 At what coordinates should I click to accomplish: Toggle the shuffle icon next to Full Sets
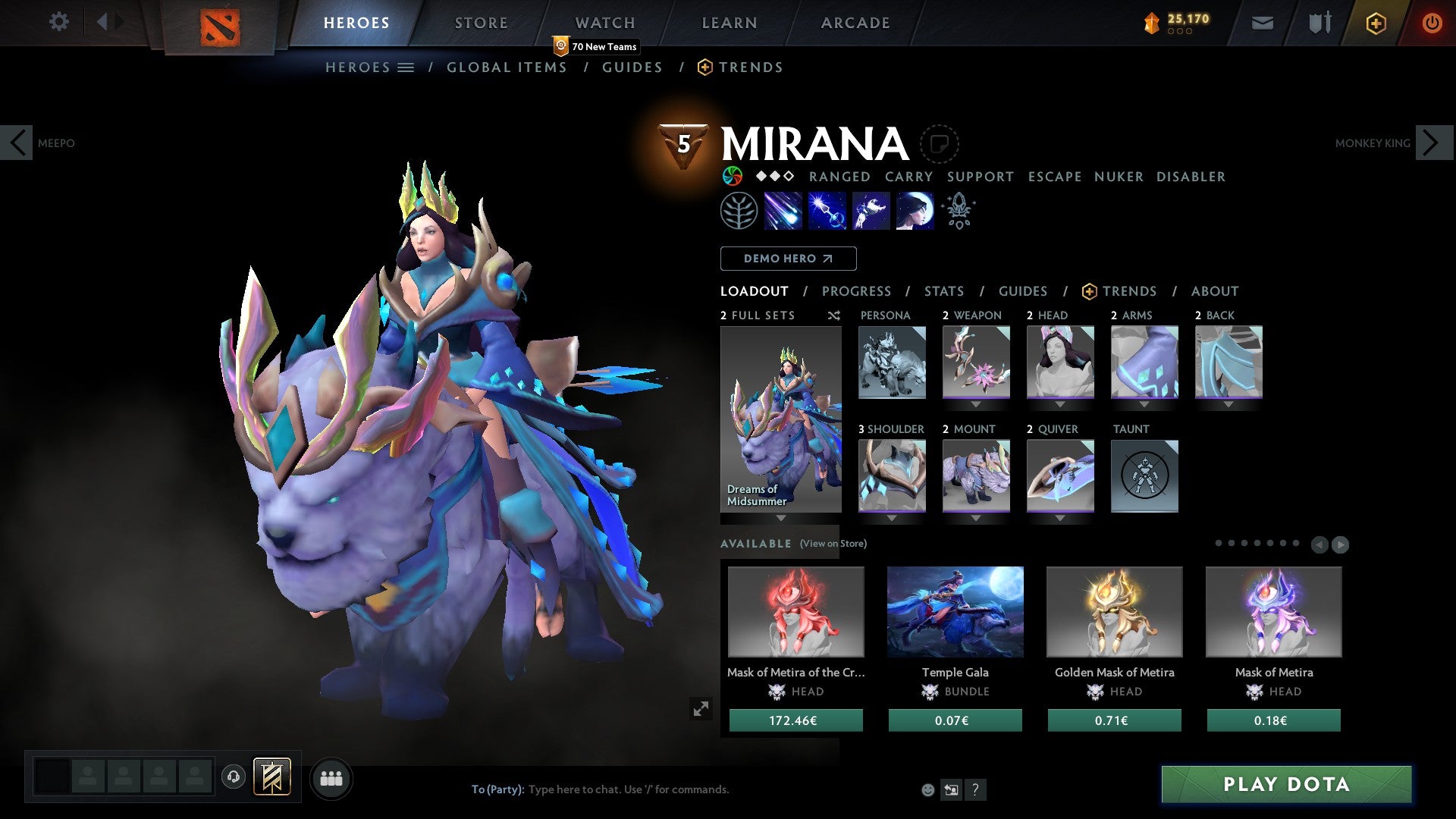[x=834, y=316]
